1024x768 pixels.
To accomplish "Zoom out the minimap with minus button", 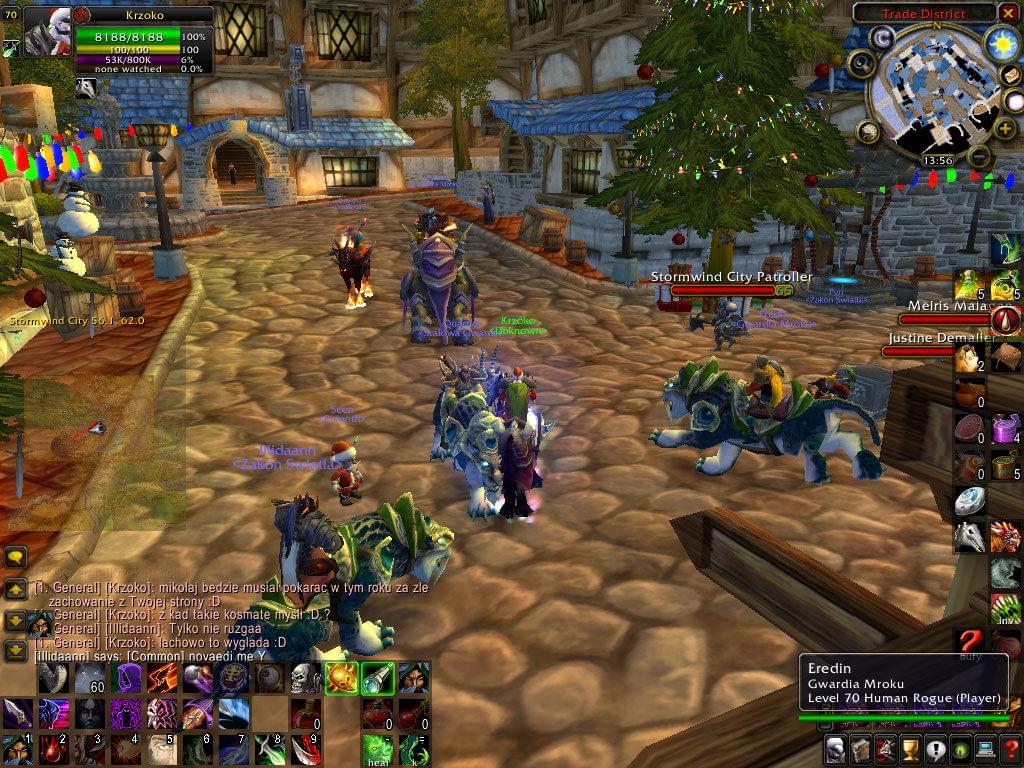I will click(x=980, y=157).
